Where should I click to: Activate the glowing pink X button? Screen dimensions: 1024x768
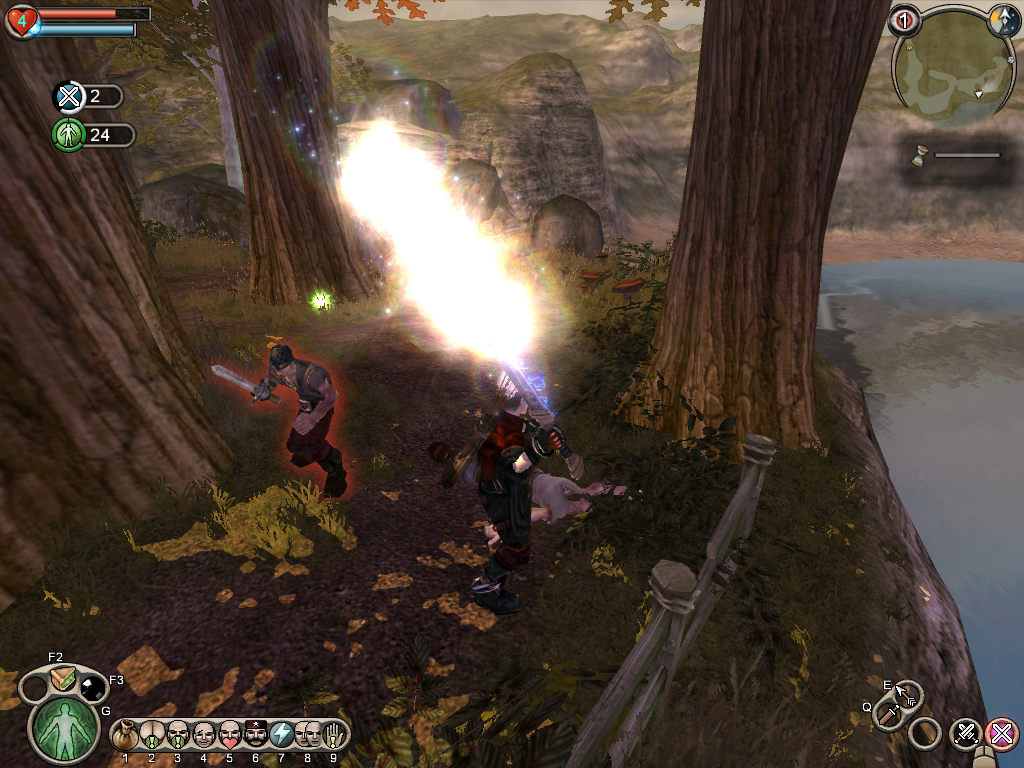(1000, 733)
